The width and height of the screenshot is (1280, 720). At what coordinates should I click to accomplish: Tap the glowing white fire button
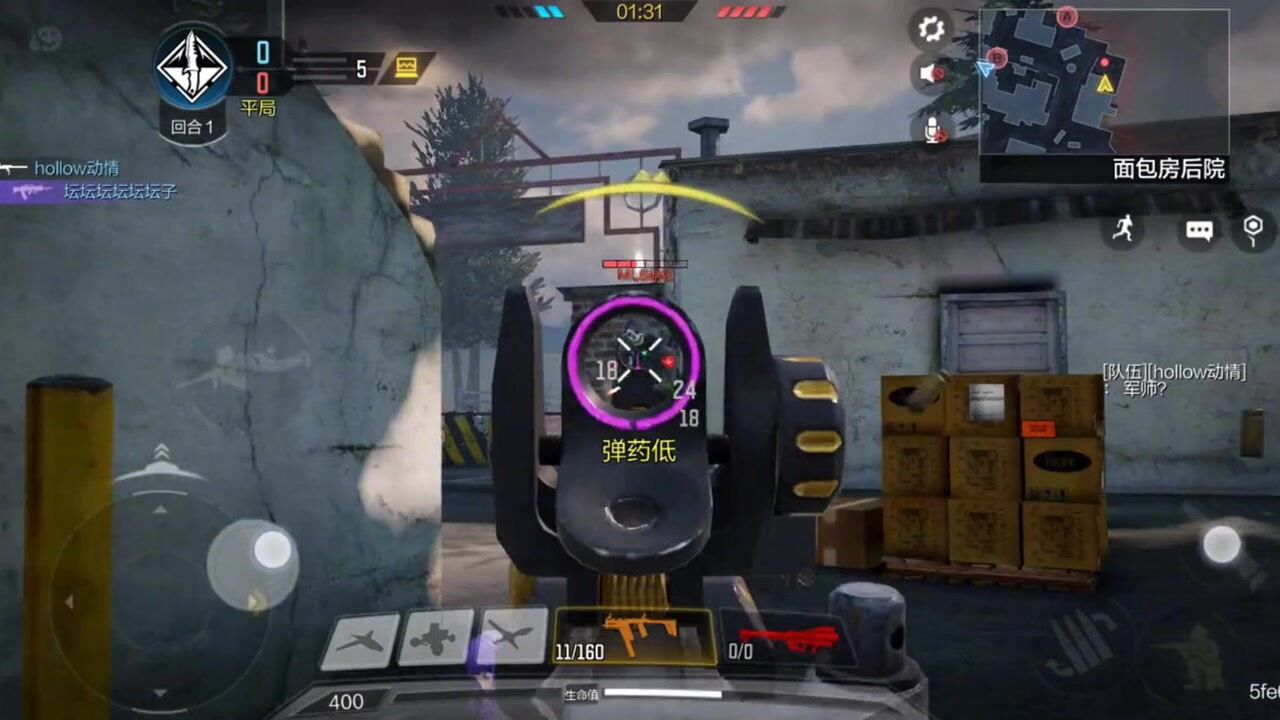pos(1221,545)
